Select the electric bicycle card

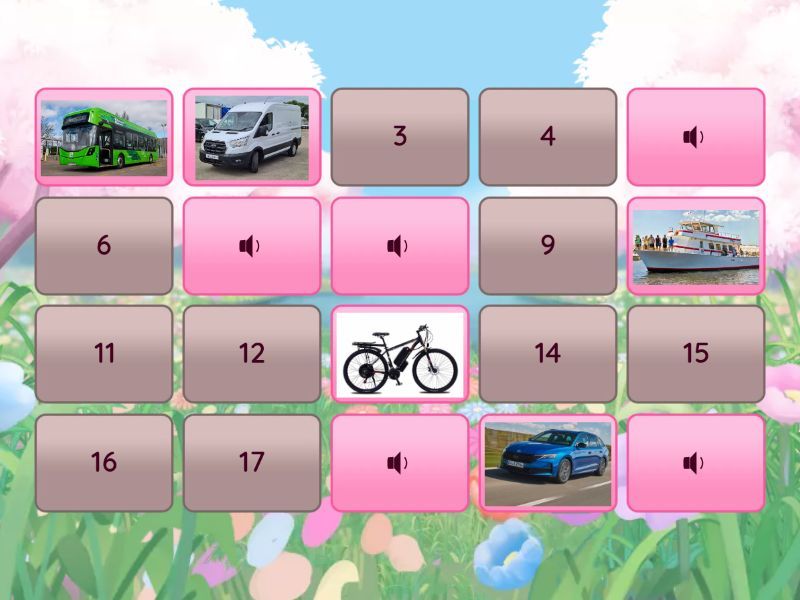click(x=400, y=354)
